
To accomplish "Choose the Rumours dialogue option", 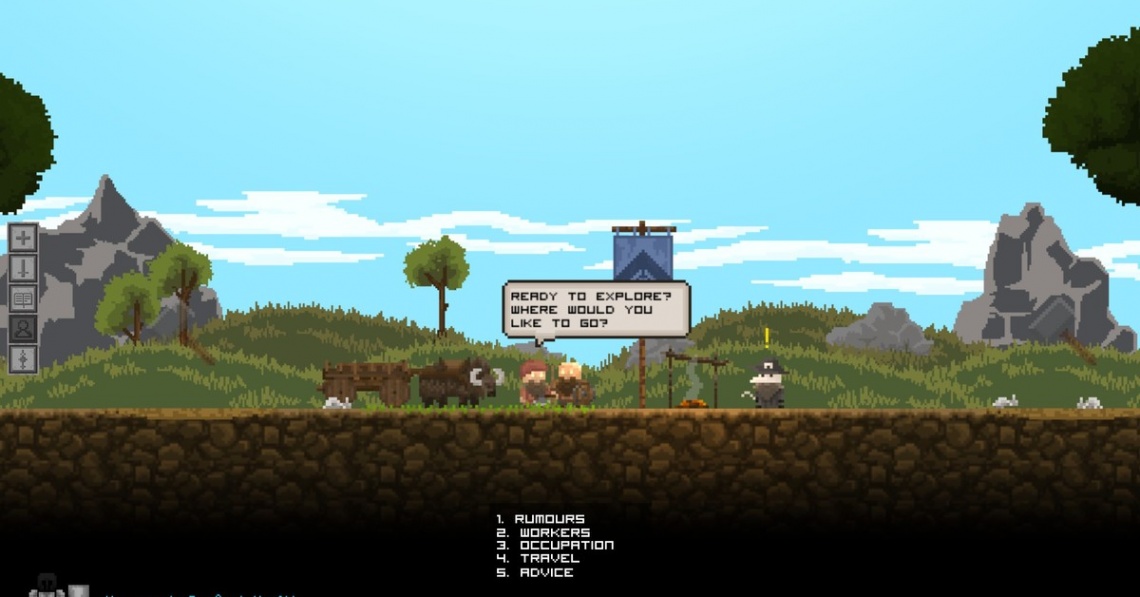I will (x=549, y=519).
